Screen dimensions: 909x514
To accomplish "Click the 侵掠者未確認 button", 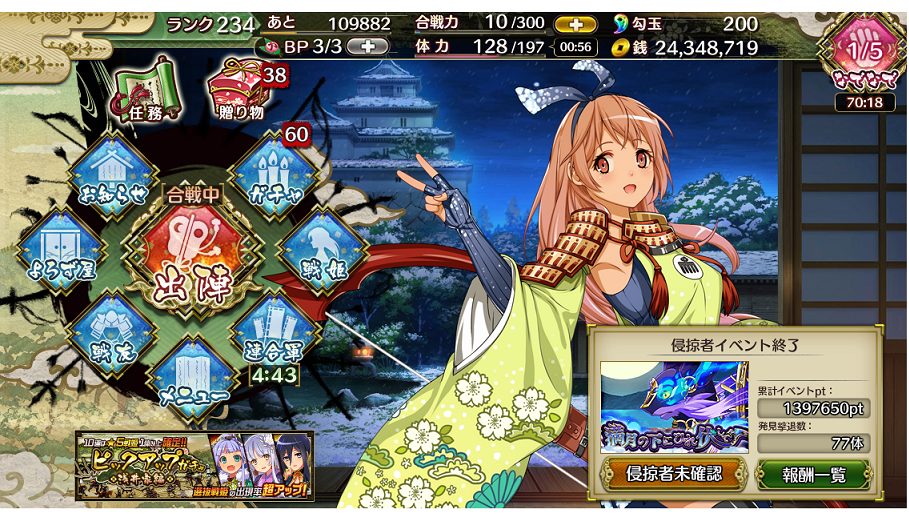I will point(673,473).
